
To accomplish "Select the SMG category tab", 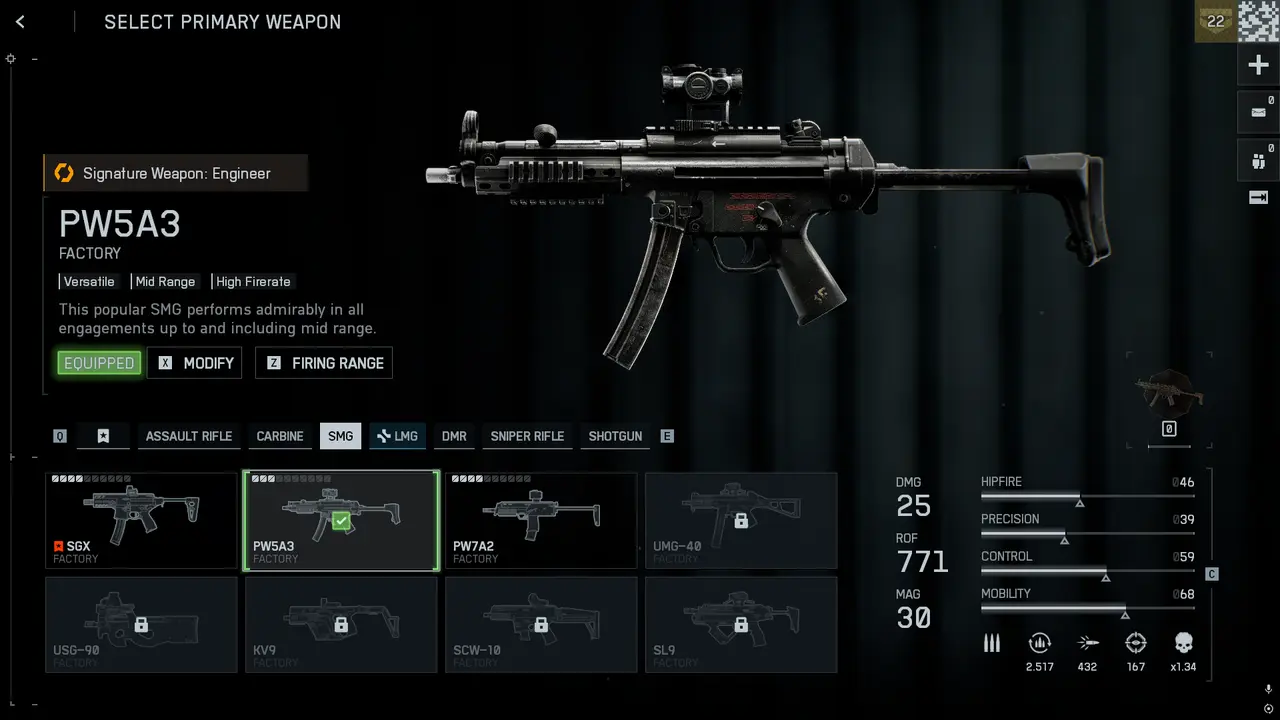I will 340,436.
